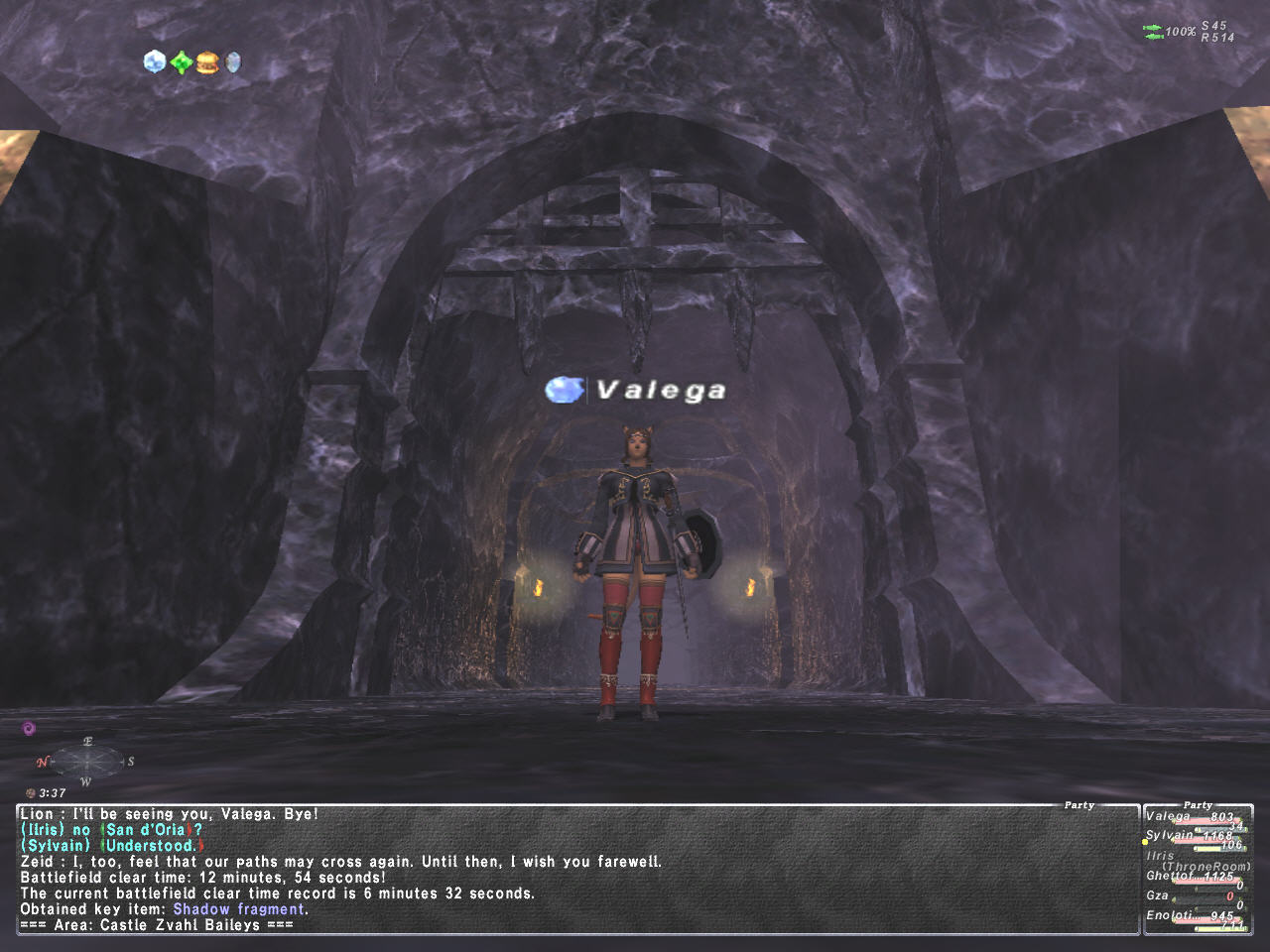Click the green connection status icon
Screen dimensions: 1270x952
tap(1152, 32)
